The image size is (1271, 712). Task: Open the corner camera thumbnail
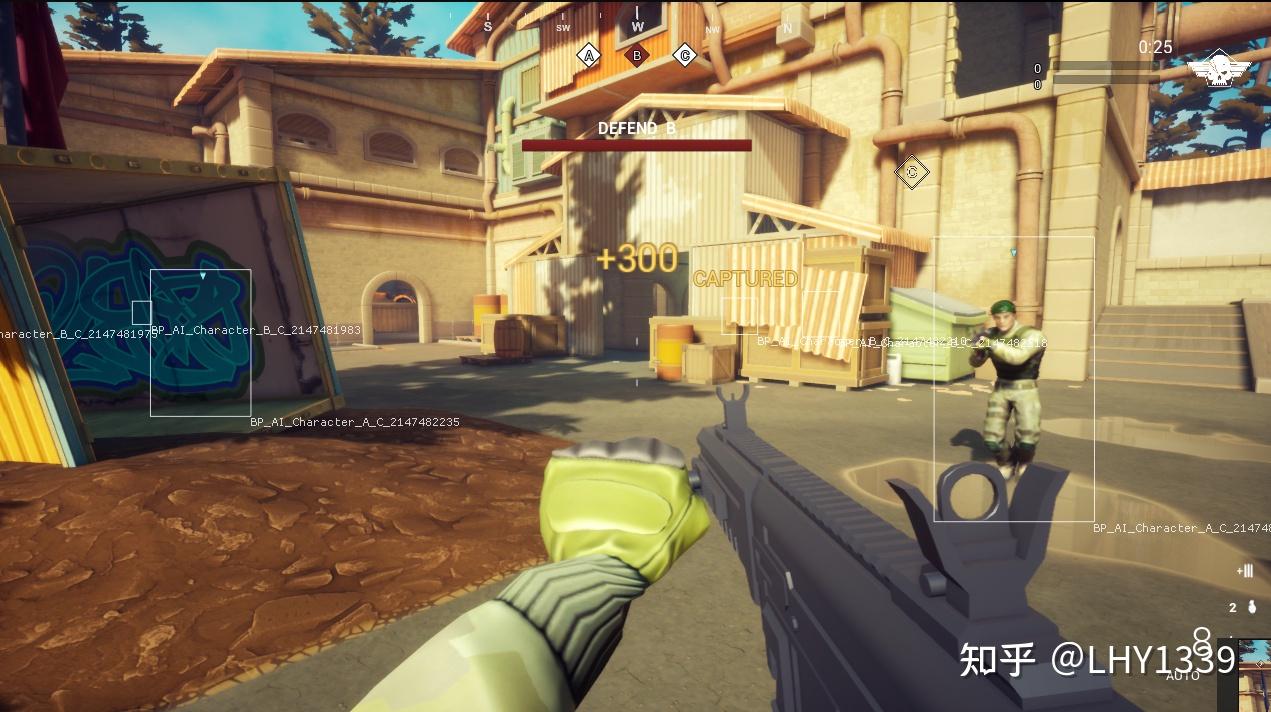[1255, 676]
